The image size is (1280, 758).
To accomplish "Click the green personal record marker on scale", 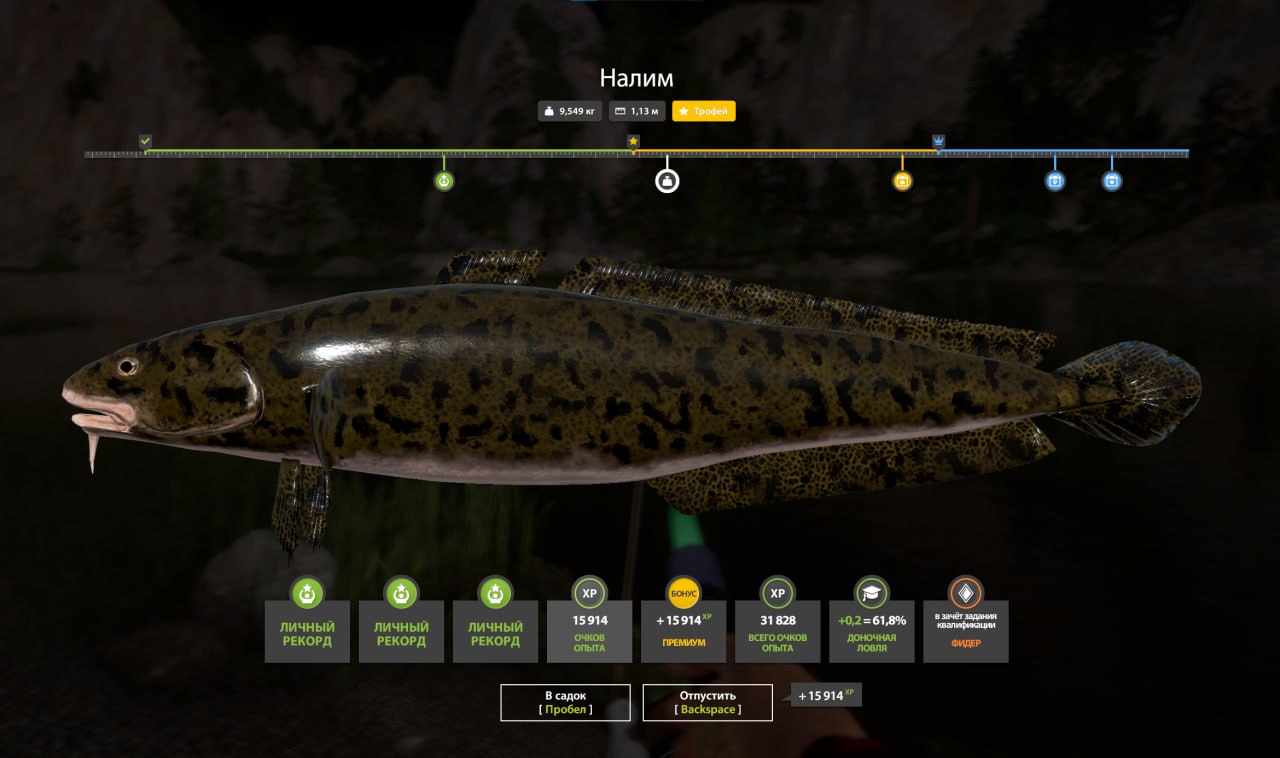I will click(x=444, y=181).
